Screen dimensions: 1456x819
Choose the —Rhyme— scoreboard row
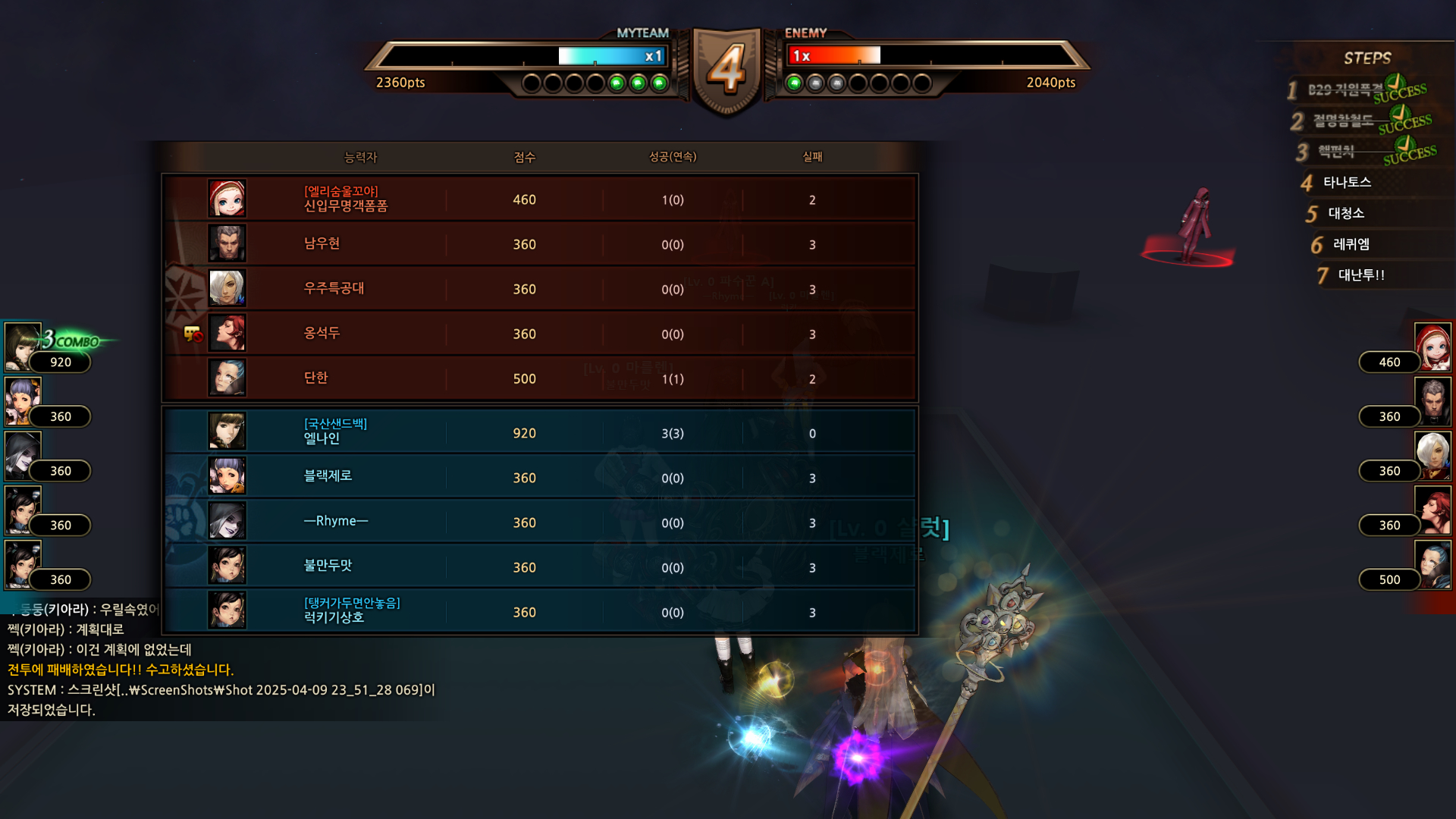click(538, 522)
